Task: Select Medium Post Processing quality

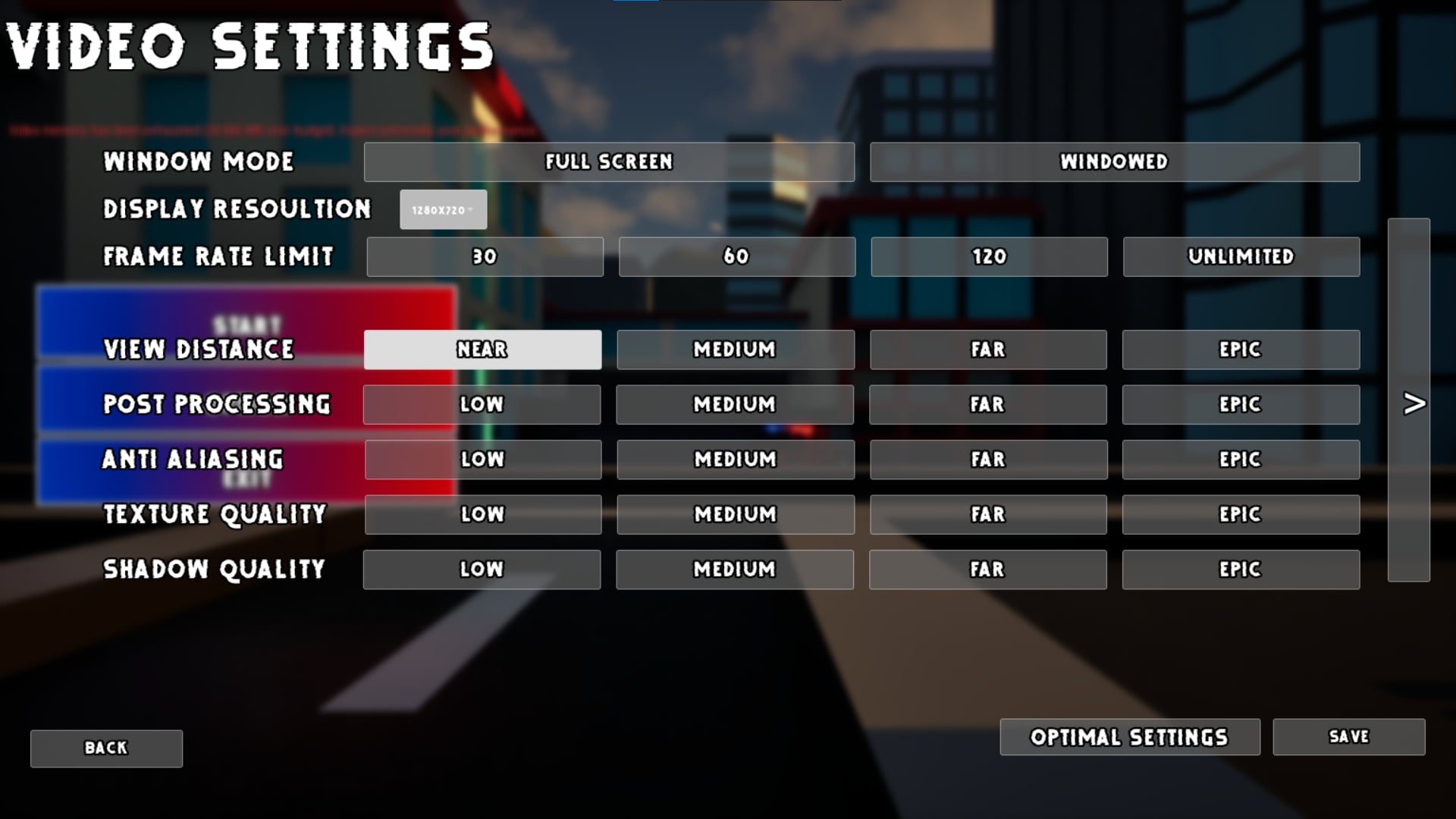Action: 736,404
